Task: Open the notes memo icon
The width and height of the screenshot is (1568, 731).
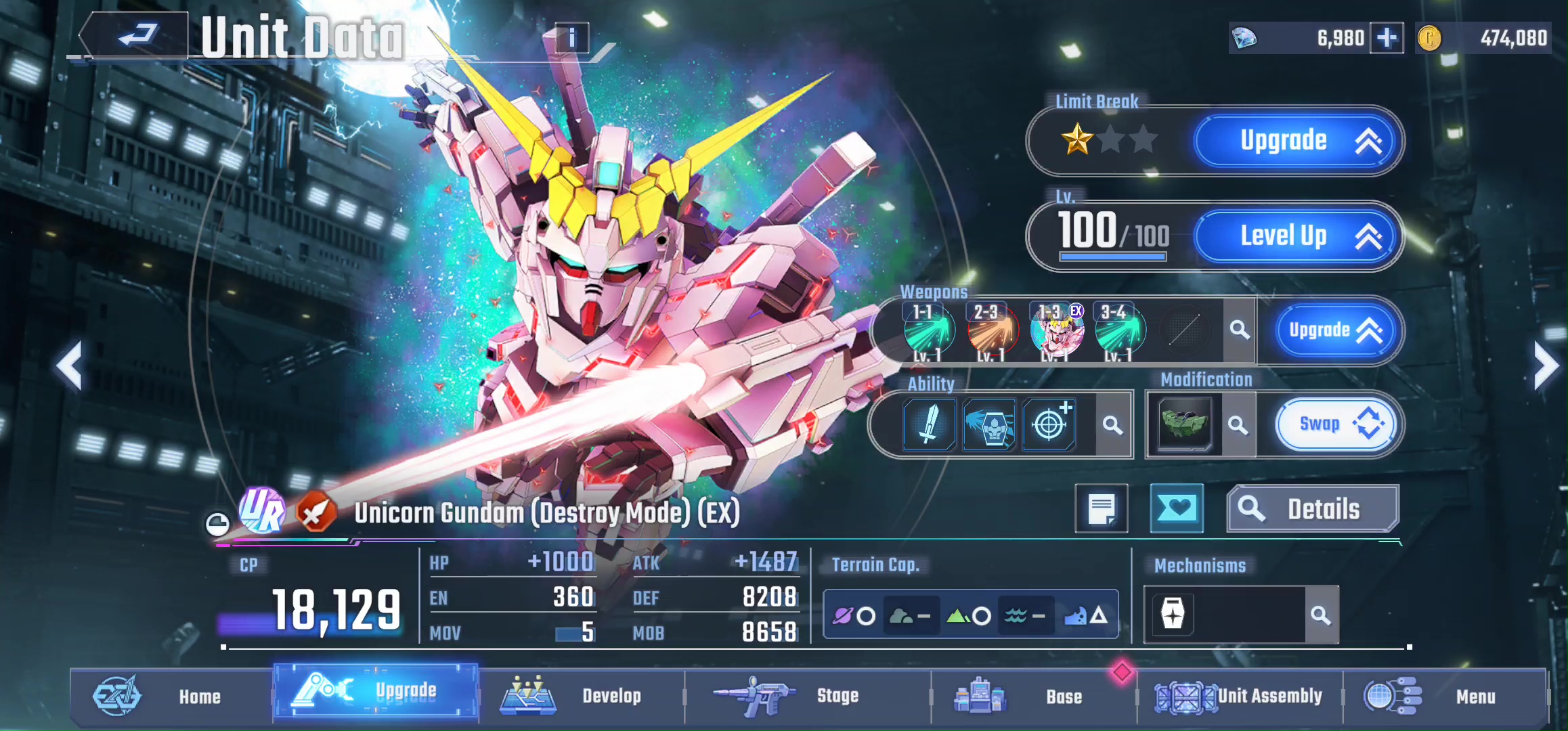Action: [x=1102, y=509]
